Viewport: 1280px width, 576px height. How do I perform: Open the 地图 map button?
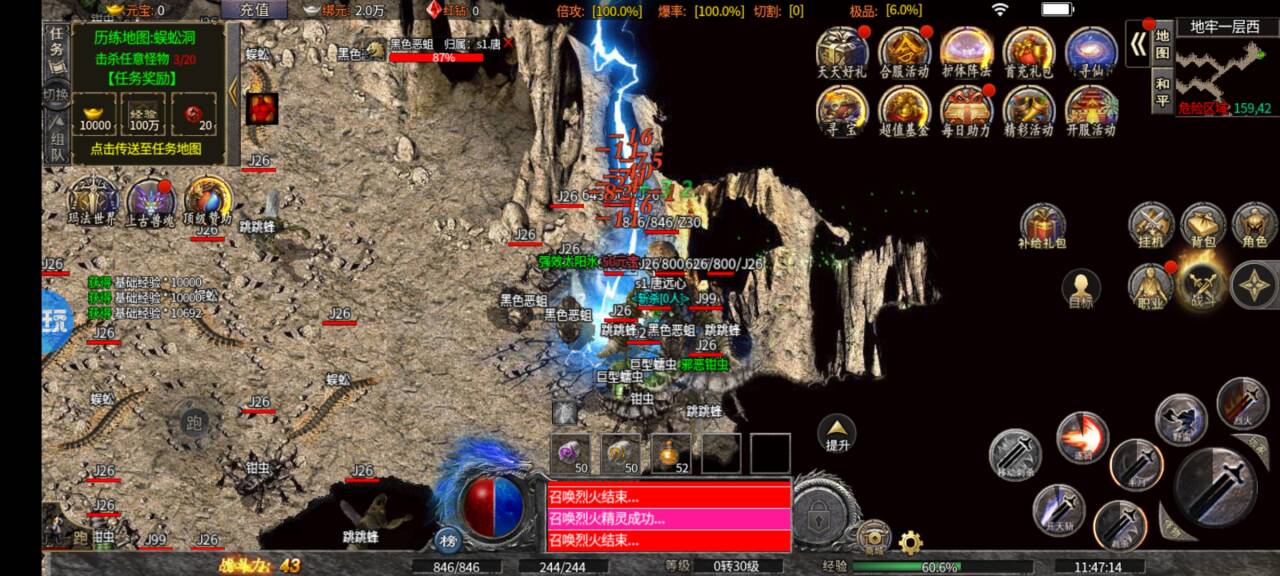[x=1162, y=44]
